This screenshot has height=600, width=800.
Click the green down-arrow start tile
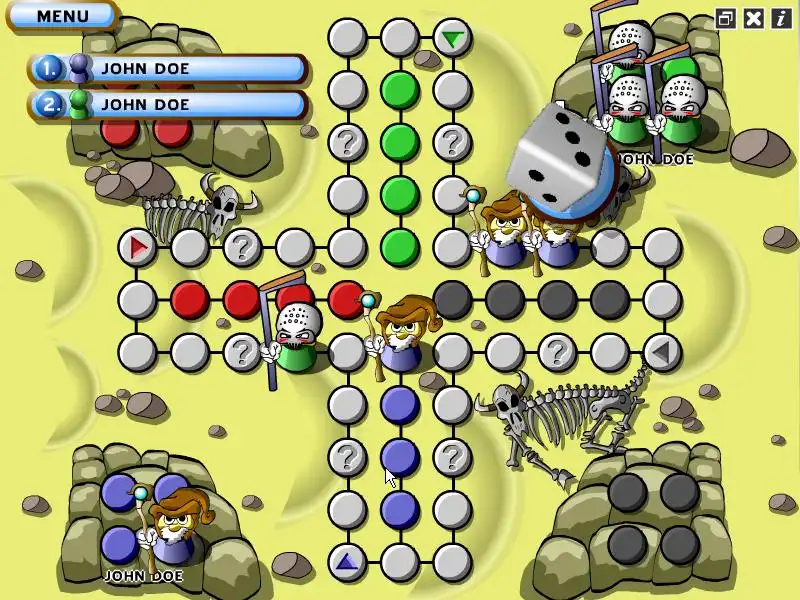pyautogui.click(x=453, y=39)
